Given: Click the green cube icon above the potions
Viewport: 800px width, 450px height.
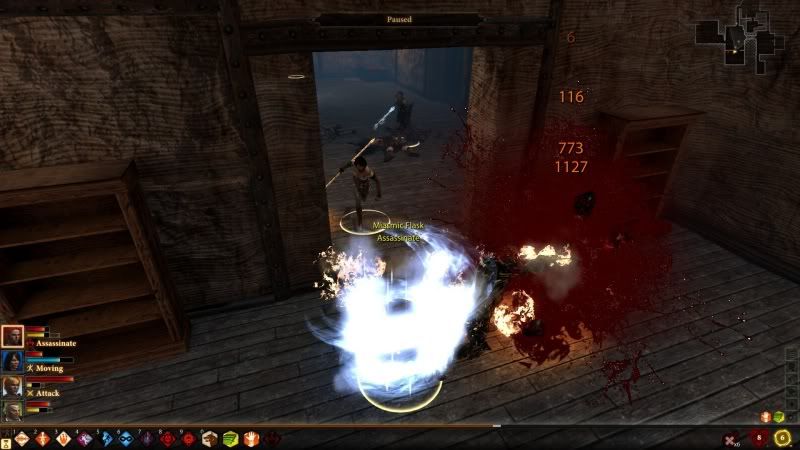Looking at the screenshot, I should pyautogui.click(x=779, y=416).
